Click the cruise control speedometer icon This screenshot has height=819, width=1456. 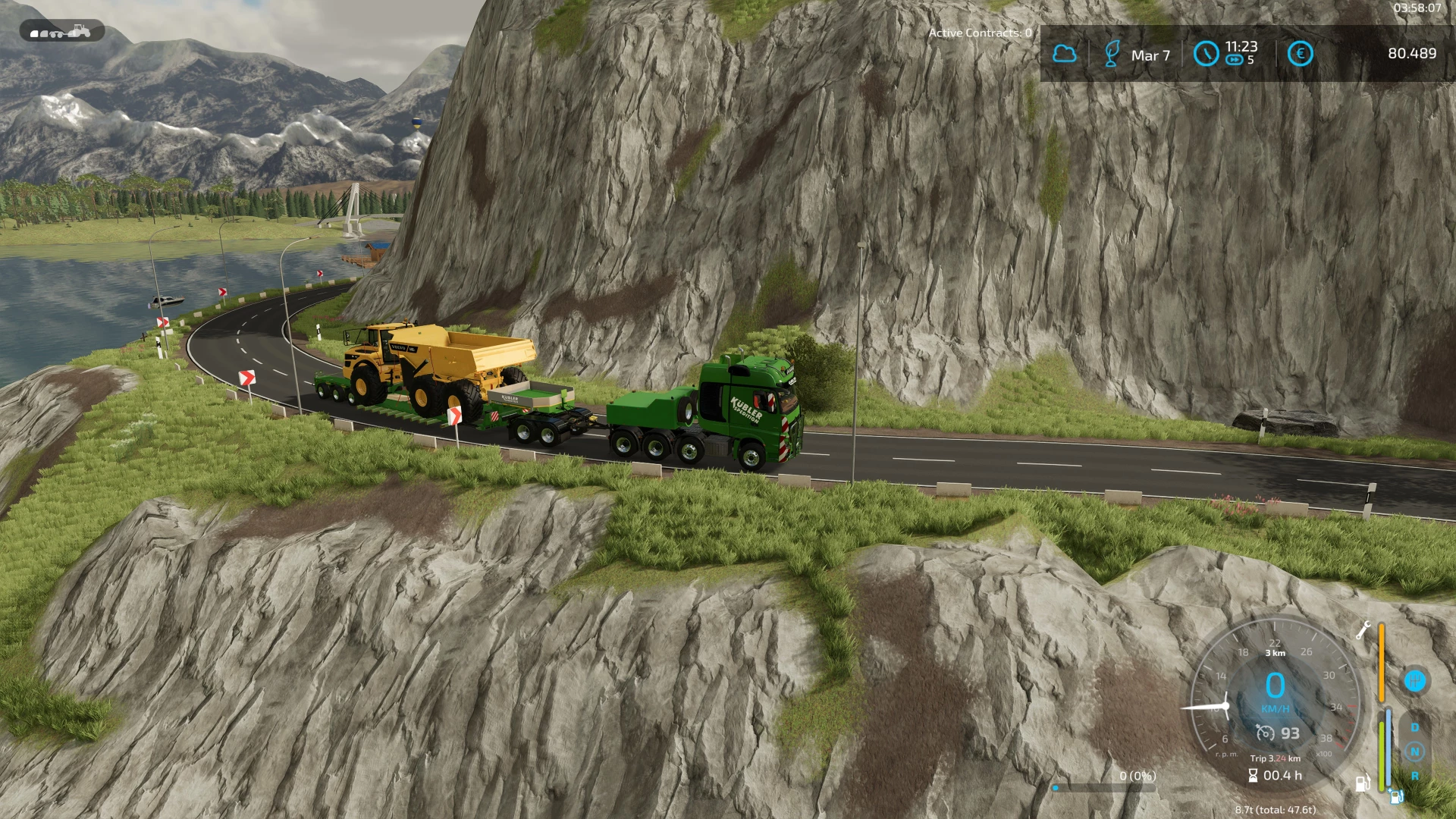1264,733
